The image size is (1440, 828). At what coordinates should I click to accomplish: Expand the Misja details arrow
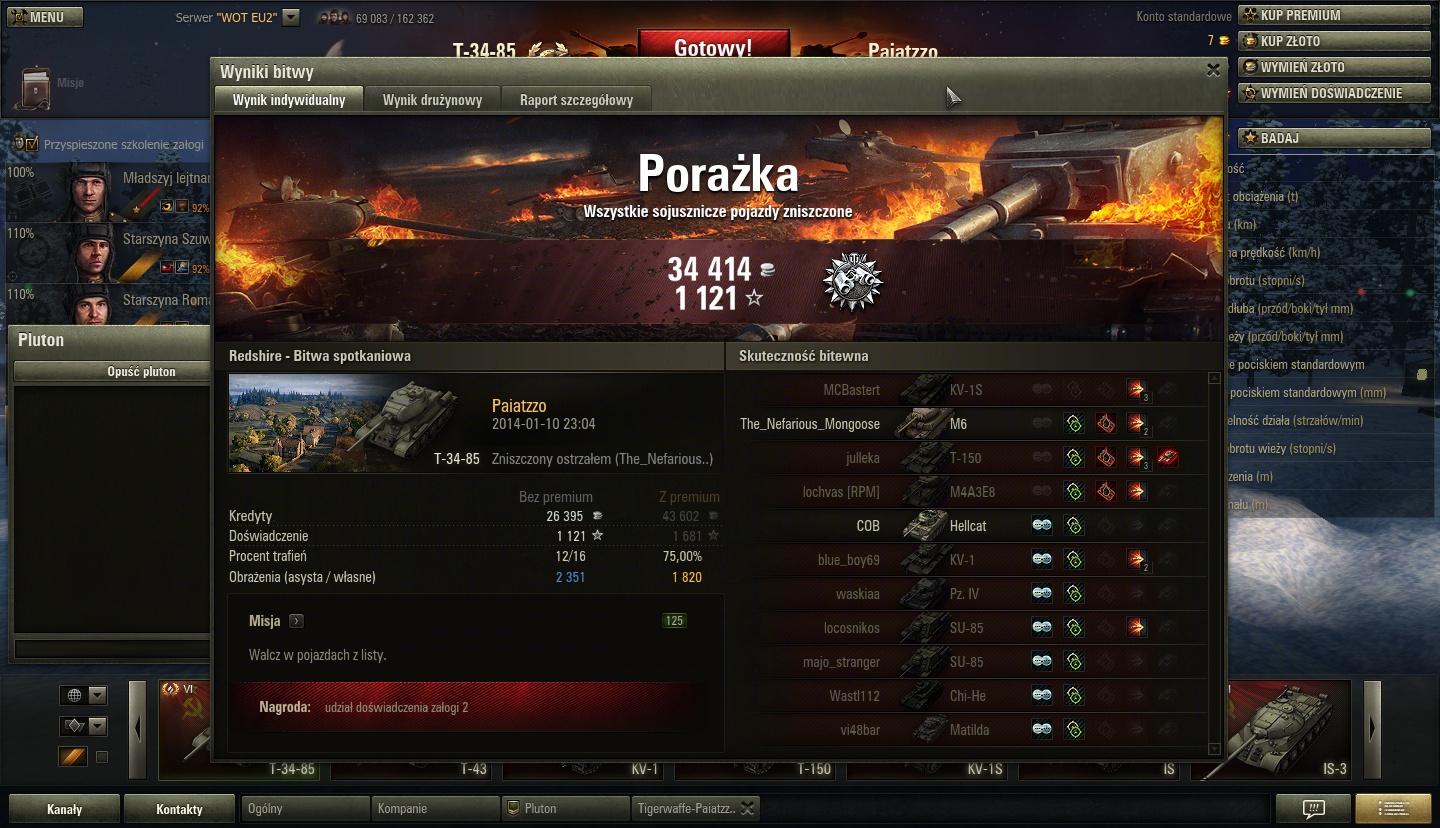(296, 621)
